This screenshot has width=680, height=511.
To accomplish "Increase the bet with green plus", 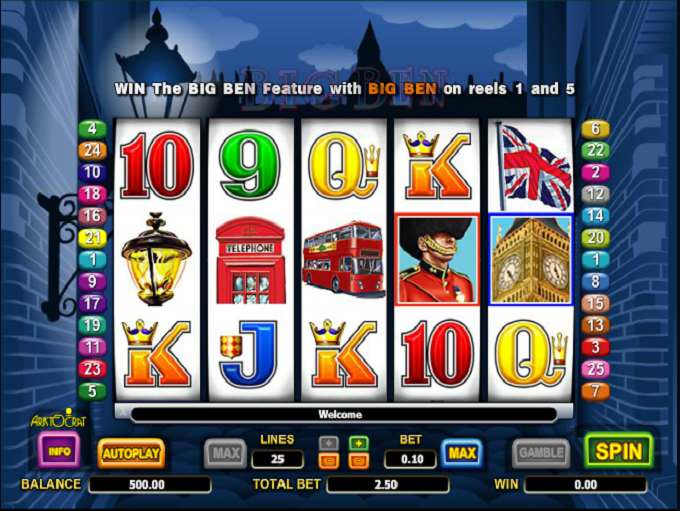I will (x=359, y=443).
